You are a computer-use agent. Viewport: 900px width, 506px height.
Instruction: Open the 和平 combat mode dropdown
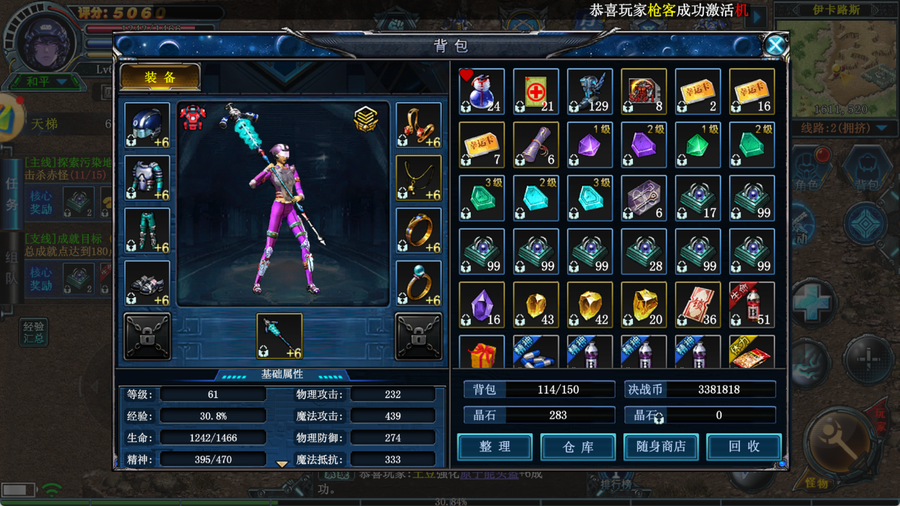click(46, 81)
